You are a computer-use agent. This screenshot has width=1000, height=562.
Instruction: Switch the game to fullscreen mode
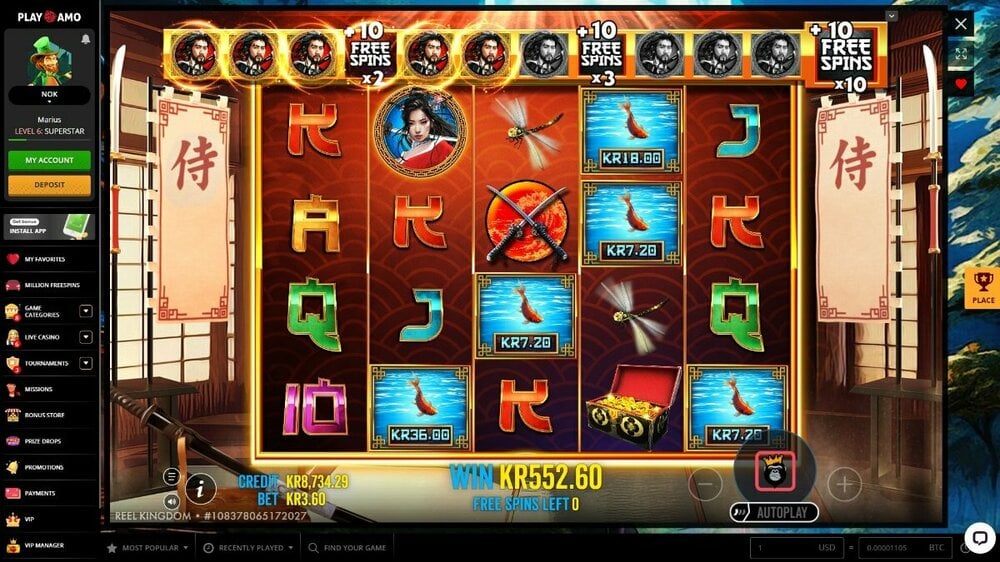click(961, 54)
